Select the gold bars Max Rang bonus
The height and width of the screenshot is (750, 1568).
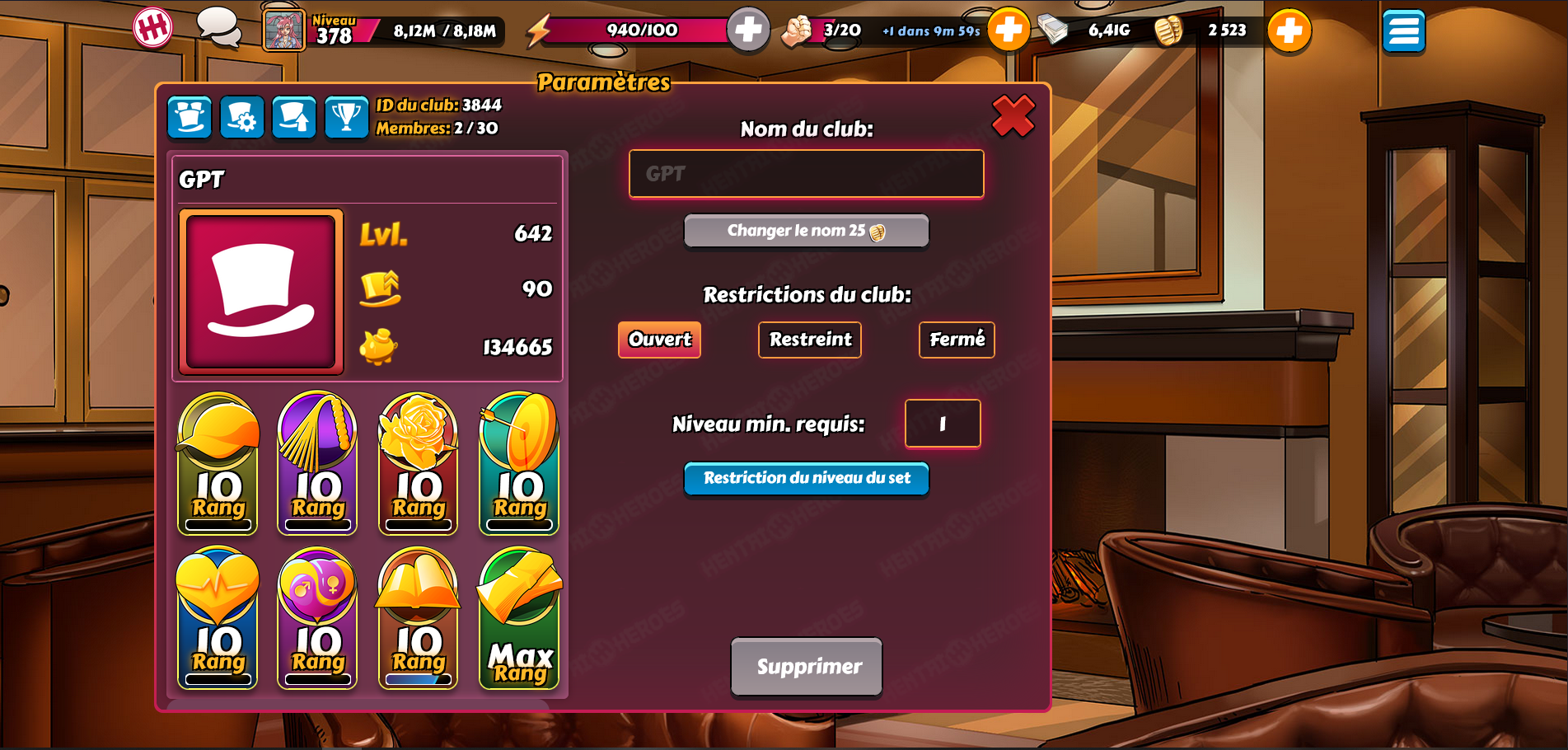519,618
